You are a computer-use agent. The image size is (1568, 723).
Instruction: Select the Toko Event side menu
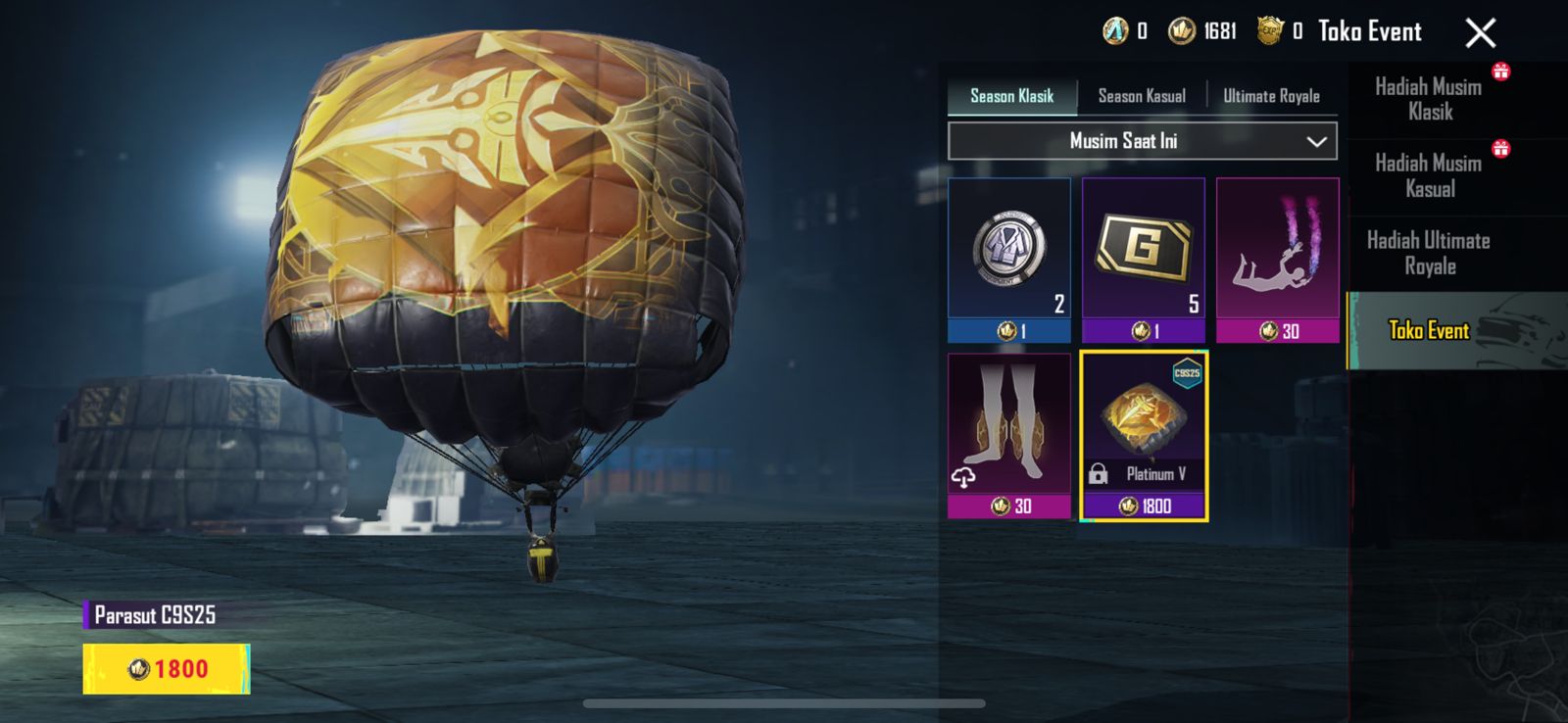click(x=1430, y=330)
